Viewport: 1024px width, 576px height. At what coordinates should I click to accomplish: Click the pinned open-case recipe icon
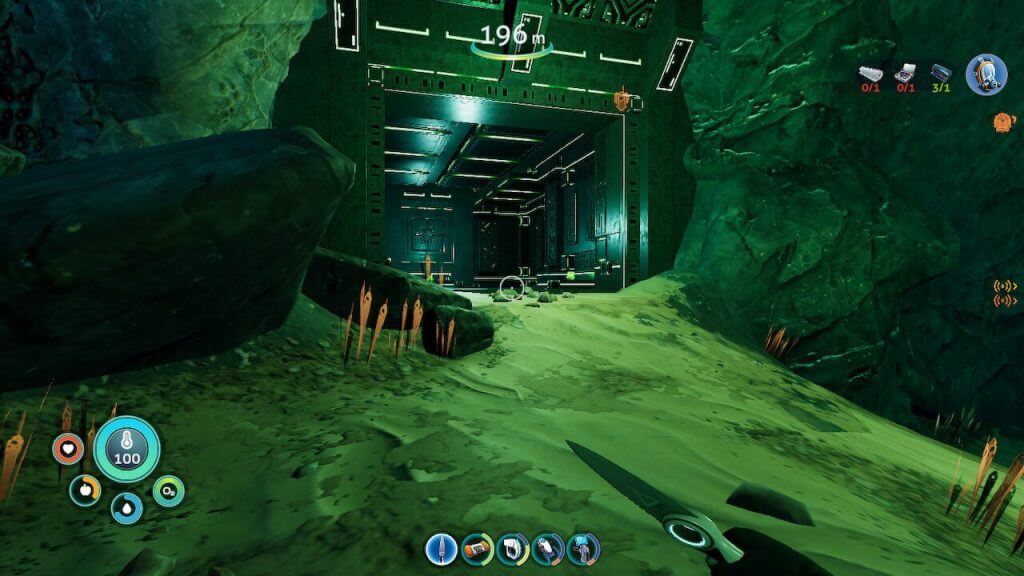[906, 73]
